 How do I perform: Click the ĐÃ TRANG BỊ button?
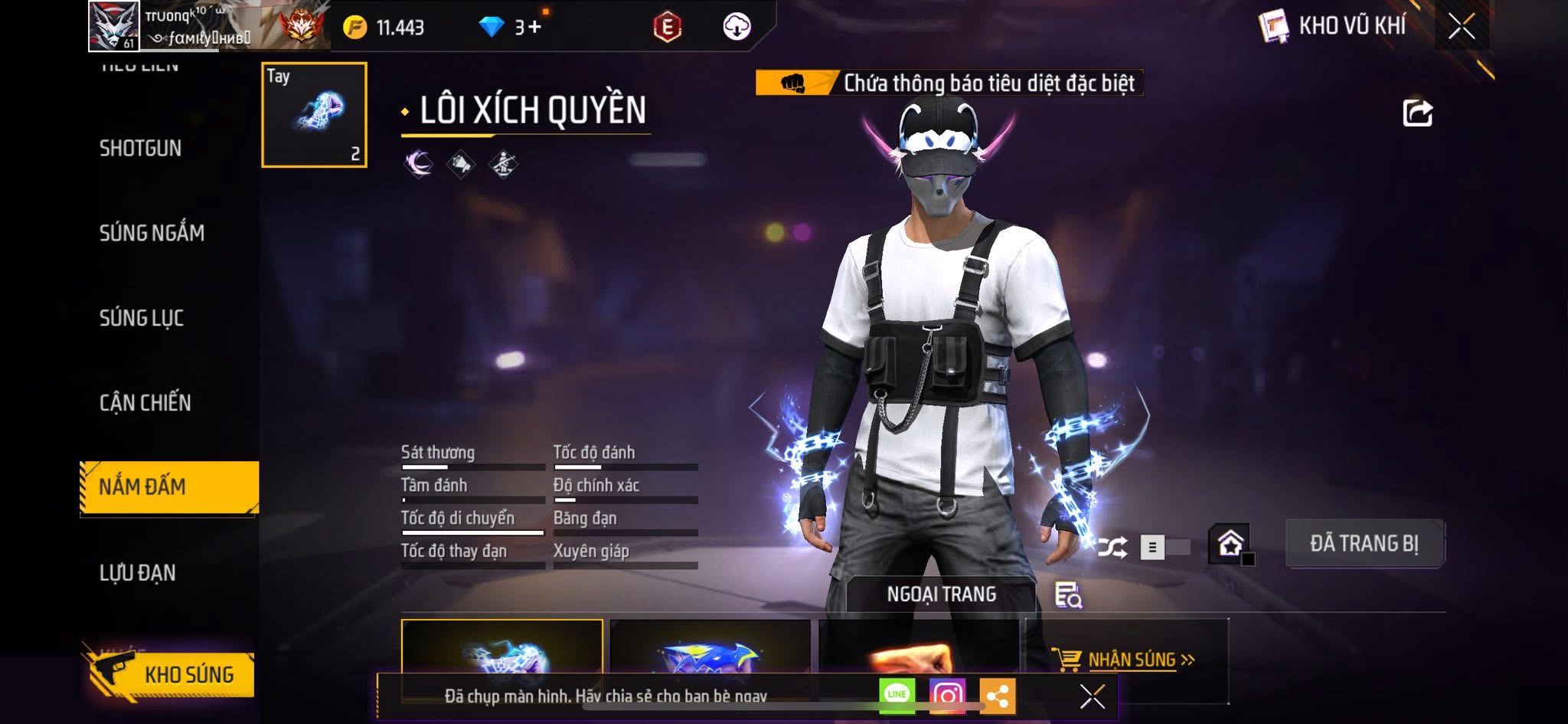pyautogui.click(x=1364, y=544)
